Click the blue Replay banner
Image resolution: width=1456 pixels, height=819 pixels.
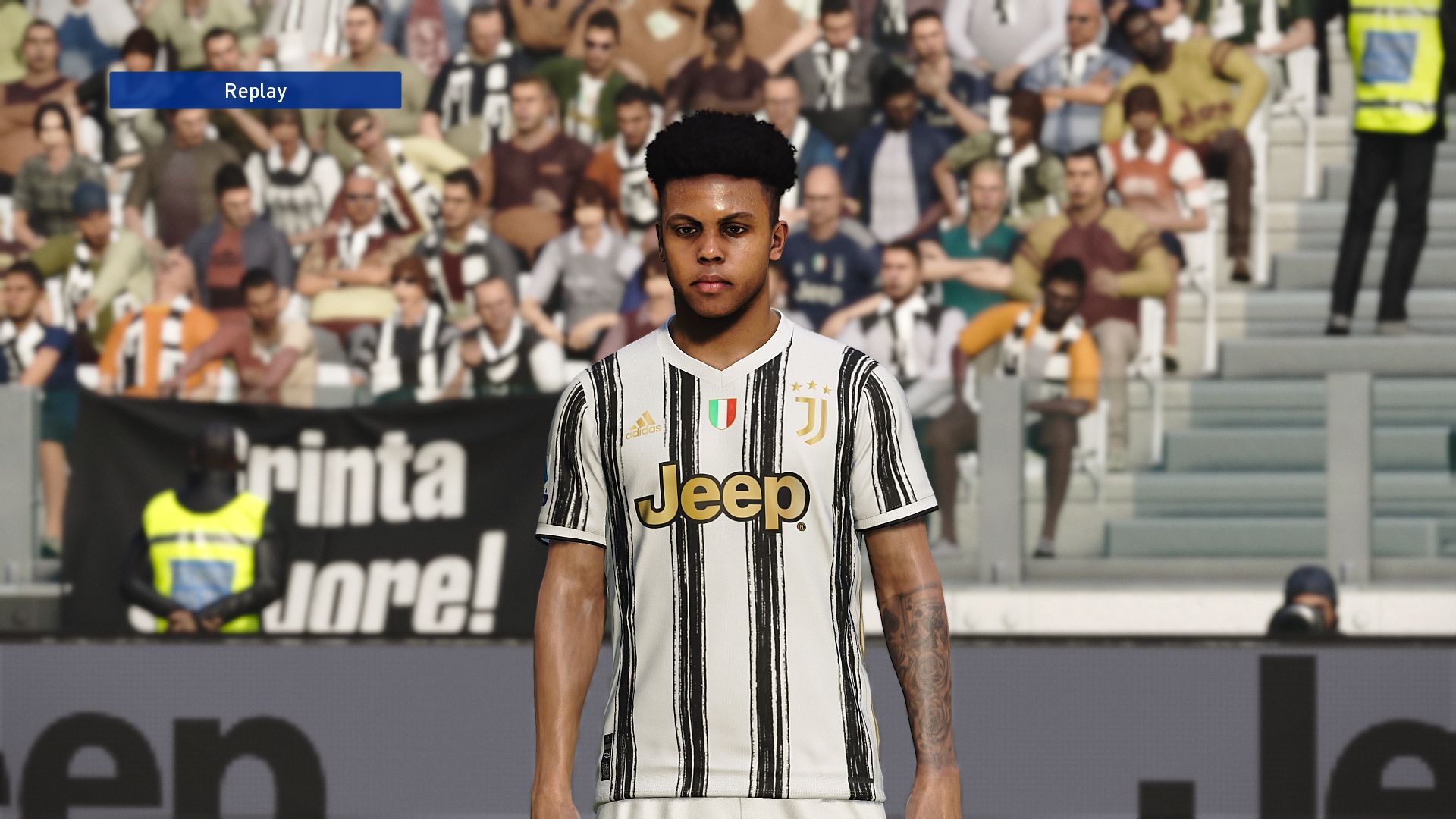pos(255,91)
